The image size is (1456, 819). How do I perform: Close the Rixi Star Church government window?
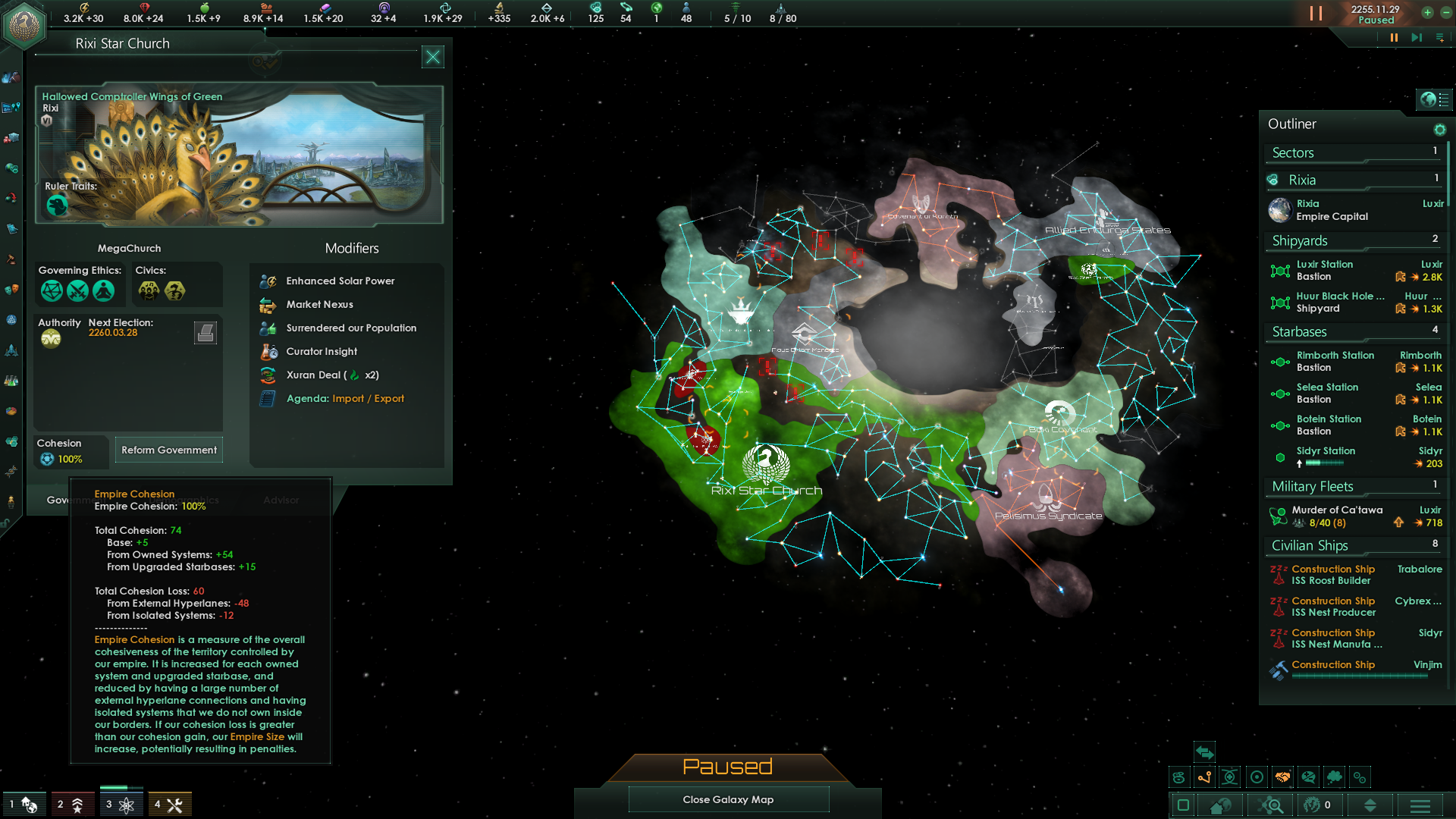[432, 57]
